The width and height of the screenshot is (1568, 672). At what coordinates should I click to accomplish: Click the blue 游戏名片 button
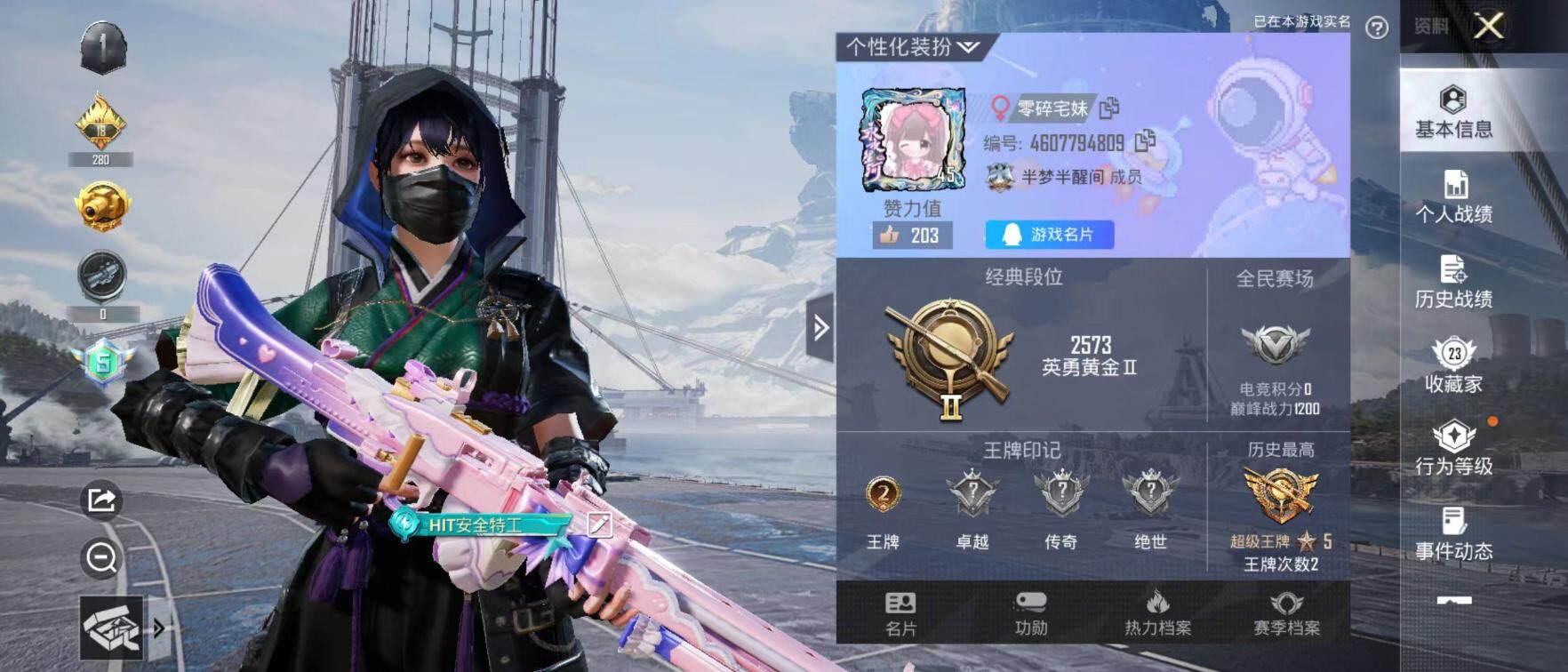[x=1049, y=235]
